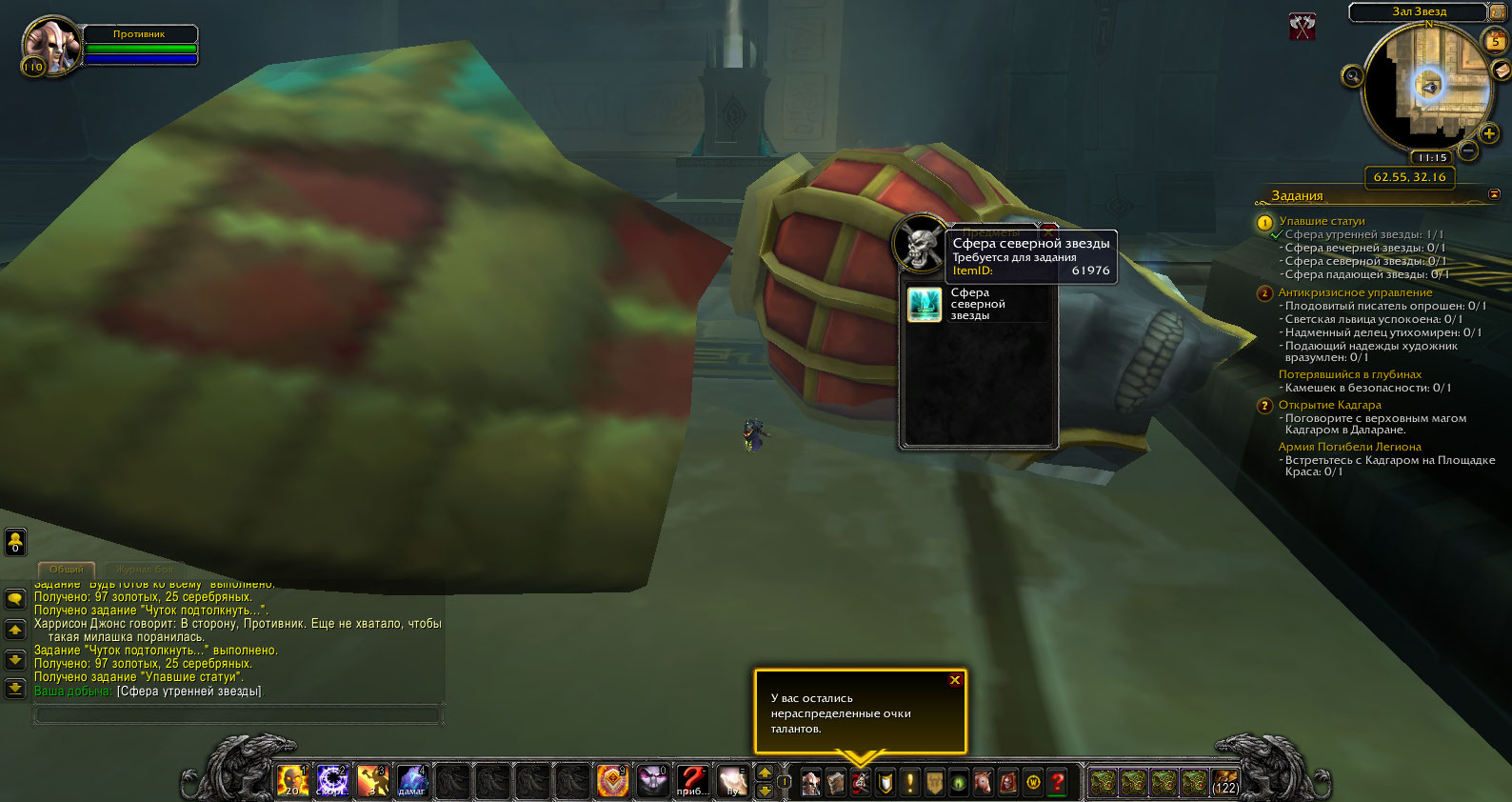Close the talent points reminder popup
Image resolution: width=1512 pixels, height=802 pixels.
(x=954, y=680)
